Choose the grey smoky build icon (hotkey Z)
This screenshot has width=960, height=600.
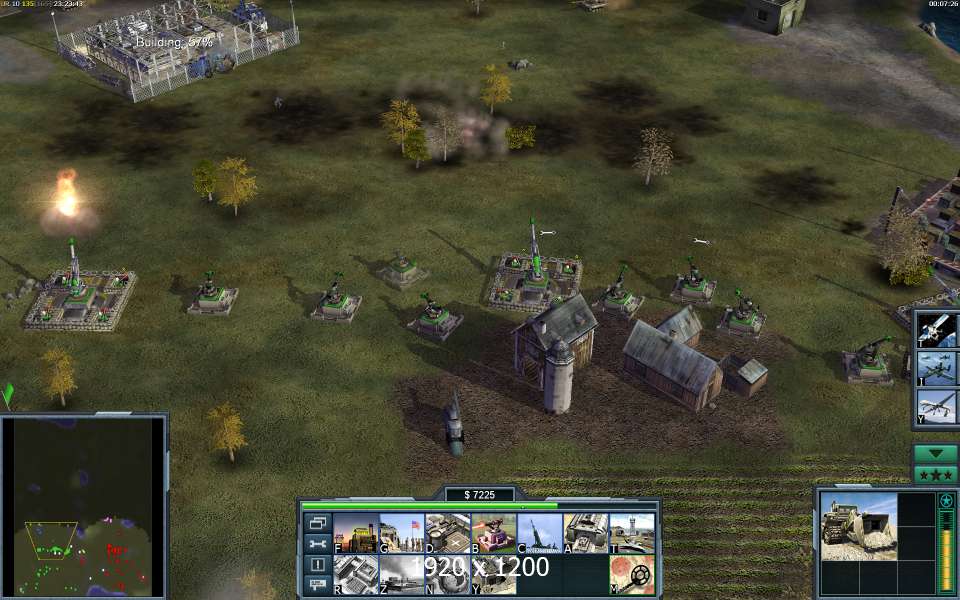coord(401,575)
